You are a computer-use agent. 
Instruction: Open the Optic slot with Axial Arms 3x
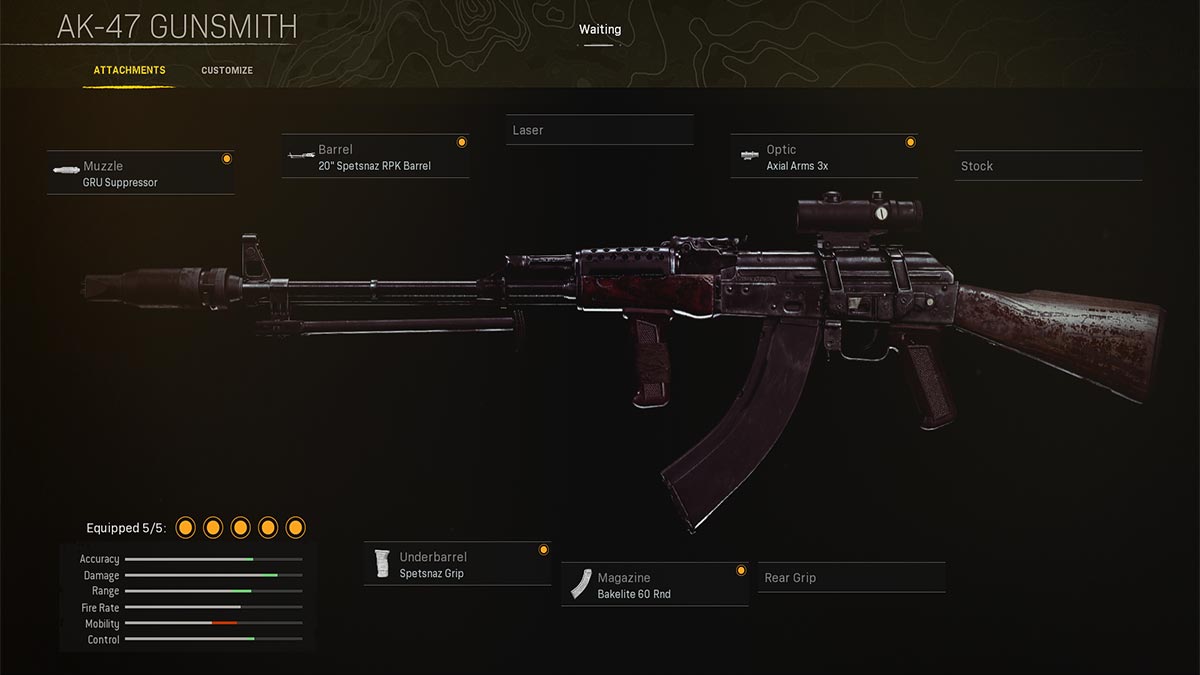coord(824,157)
